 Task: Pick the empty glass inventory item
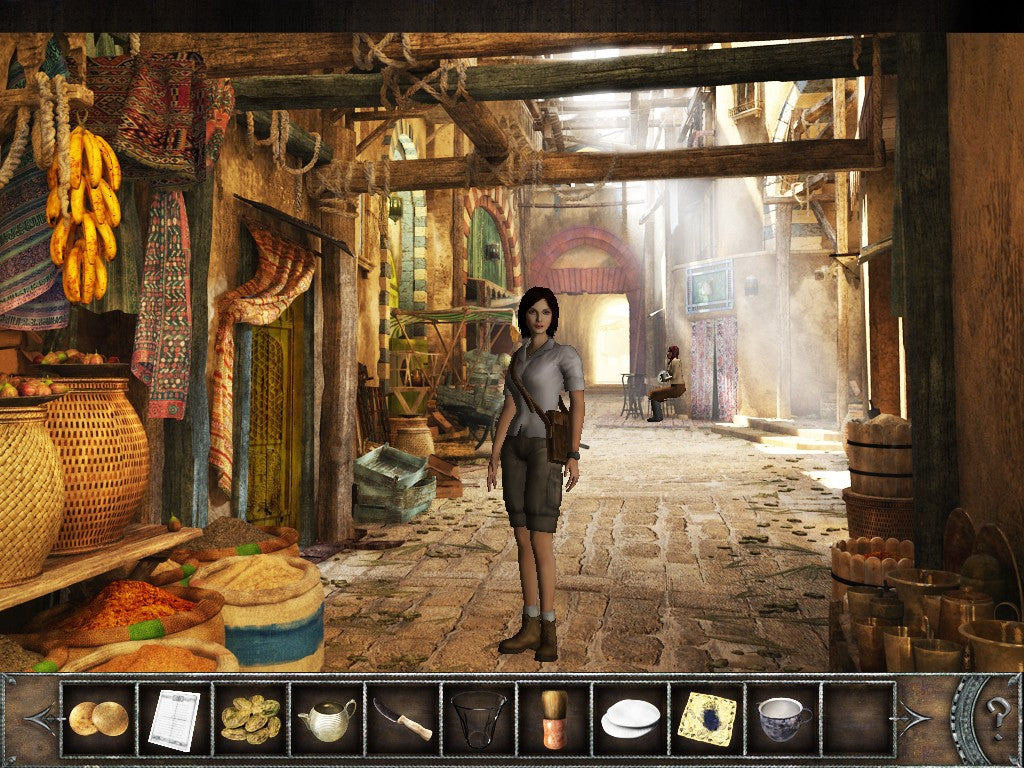pyautogui.click(x=478, y=718)
